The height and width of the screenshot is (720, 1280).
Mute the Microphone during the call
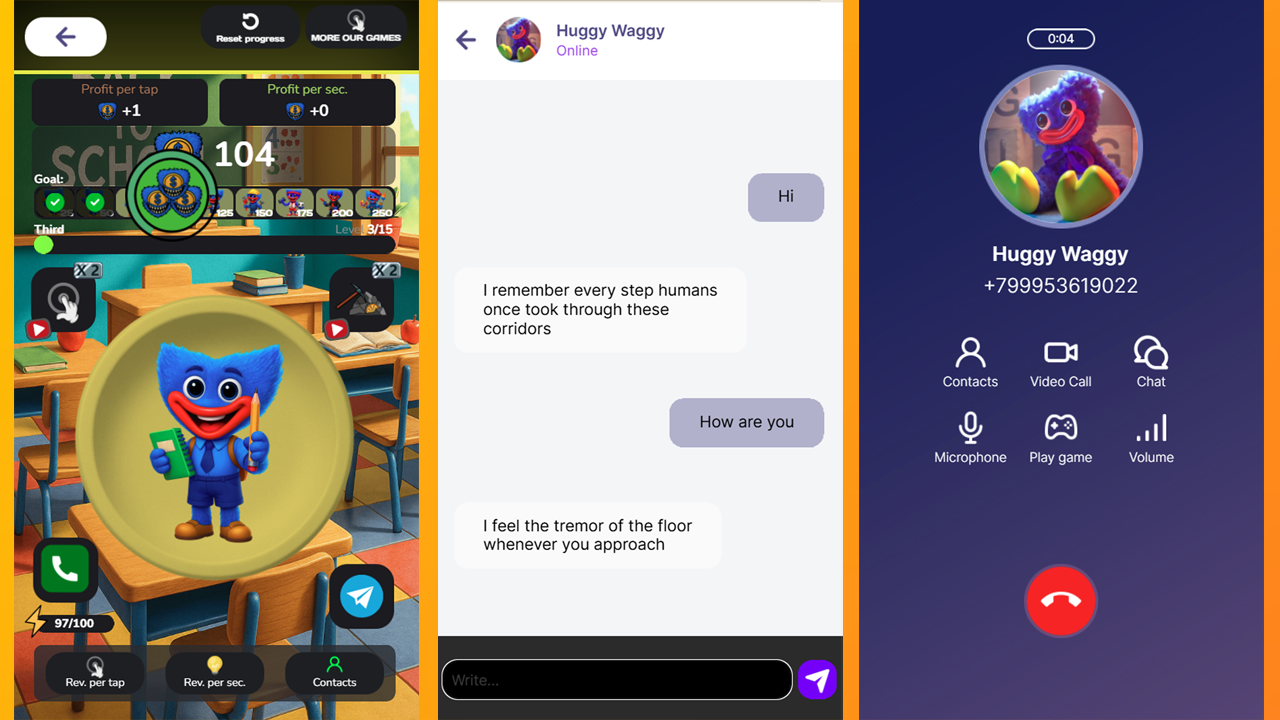(x=970, y=437)
